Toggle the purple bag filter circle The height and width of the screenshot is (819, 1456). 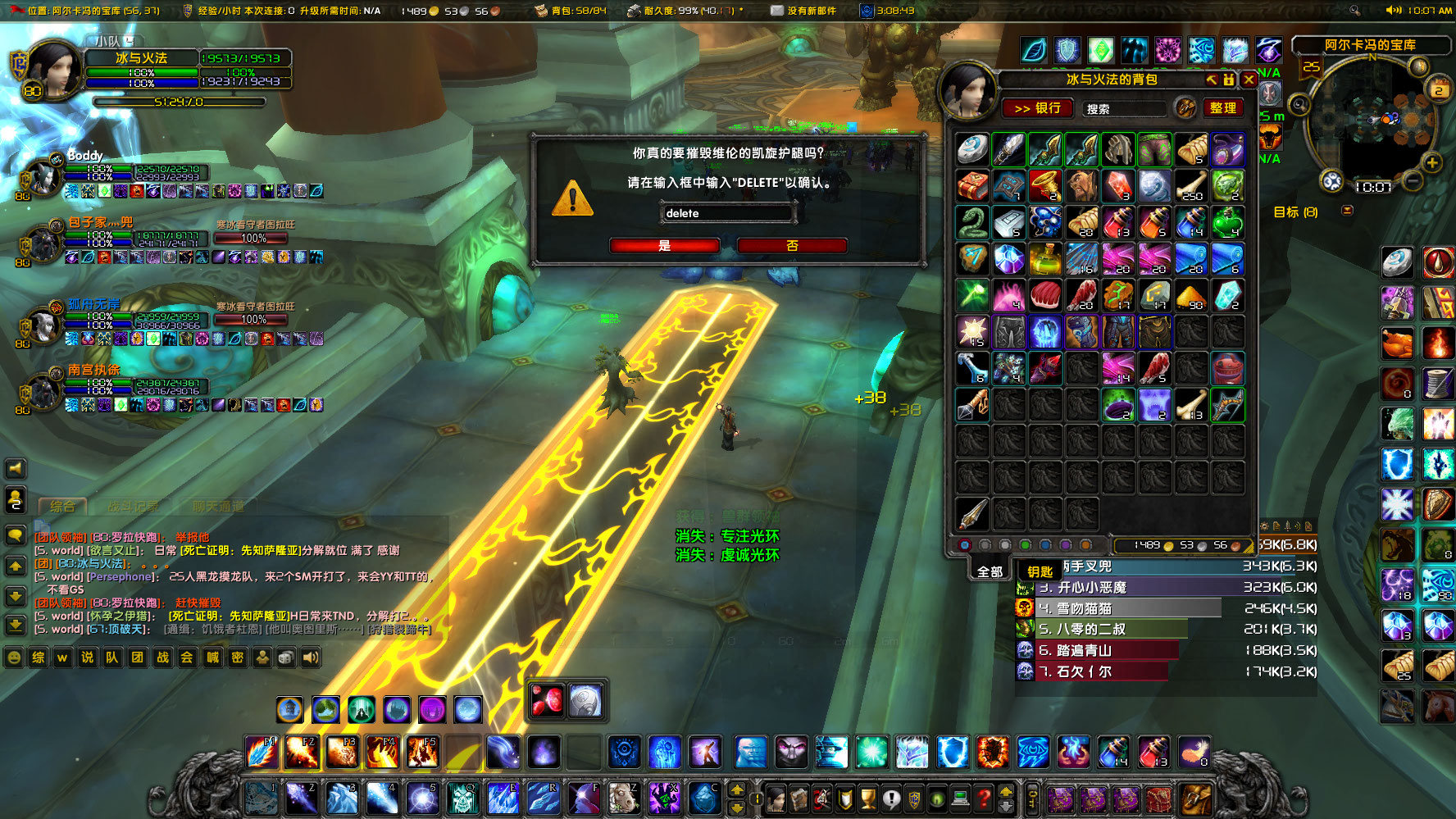pyautogui.click(x=1065, y=545)
